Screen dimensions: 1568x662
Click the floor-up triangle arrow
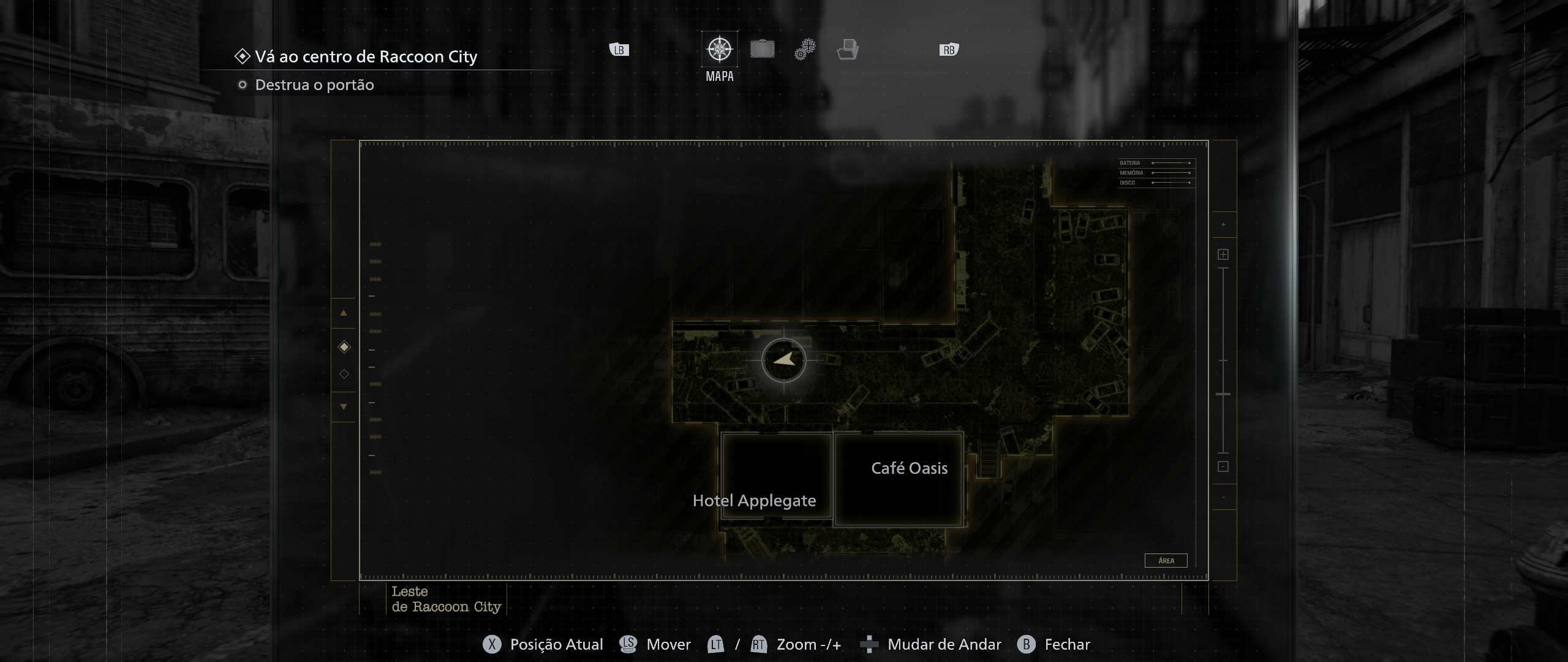coord(344,313)
